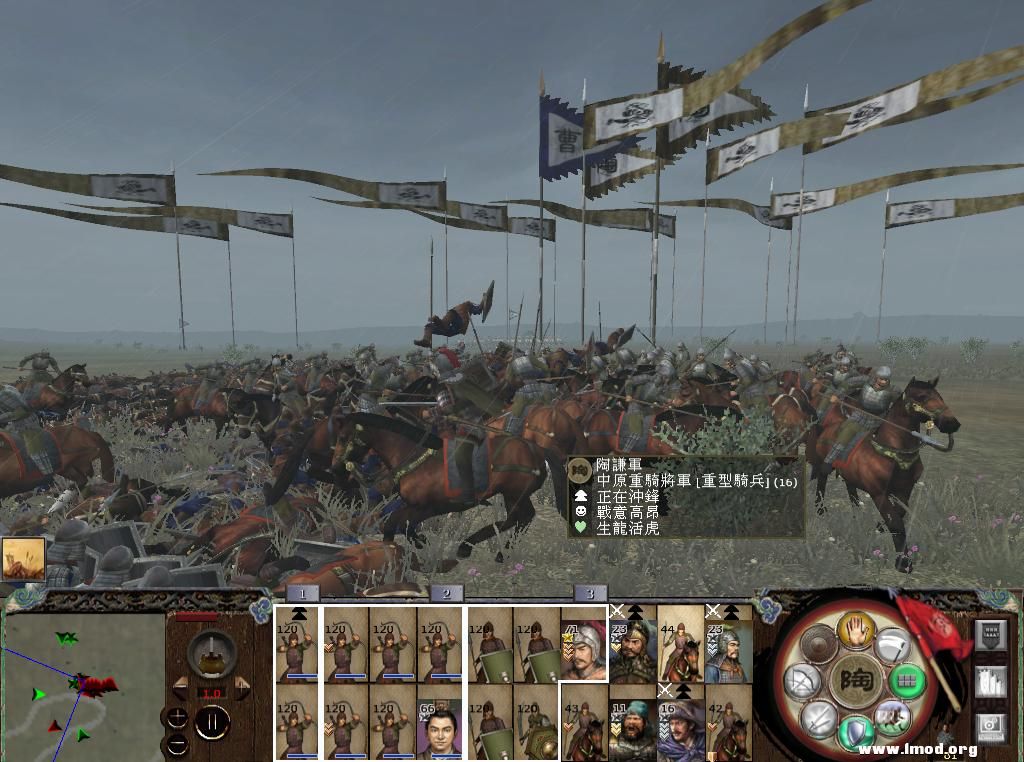Image resolution: width=1024 pixels, height=762 pixels.
Task: Click the halt order hand button
Action: (x=857, y=629)
